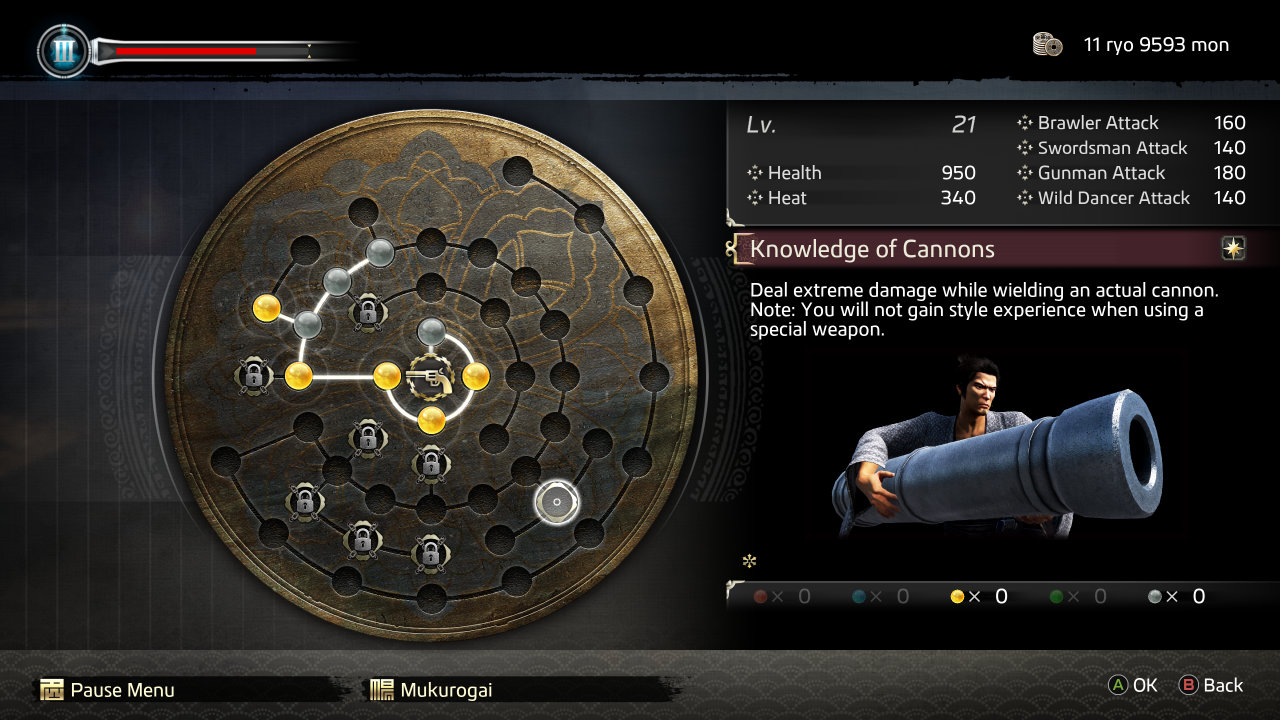The image size is (1280, 720).
Task: Select the yellow orb right of the revolver emblem
Action: 475,376
